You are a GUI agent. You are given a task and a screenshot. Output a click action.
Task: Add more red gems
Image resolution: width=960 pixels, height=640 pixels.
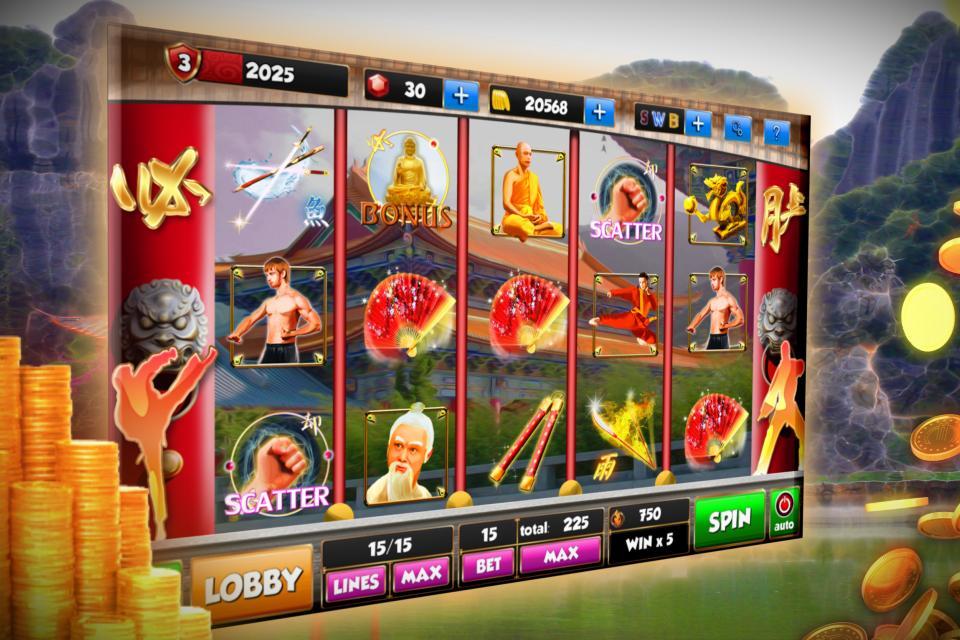pos(461,95)
